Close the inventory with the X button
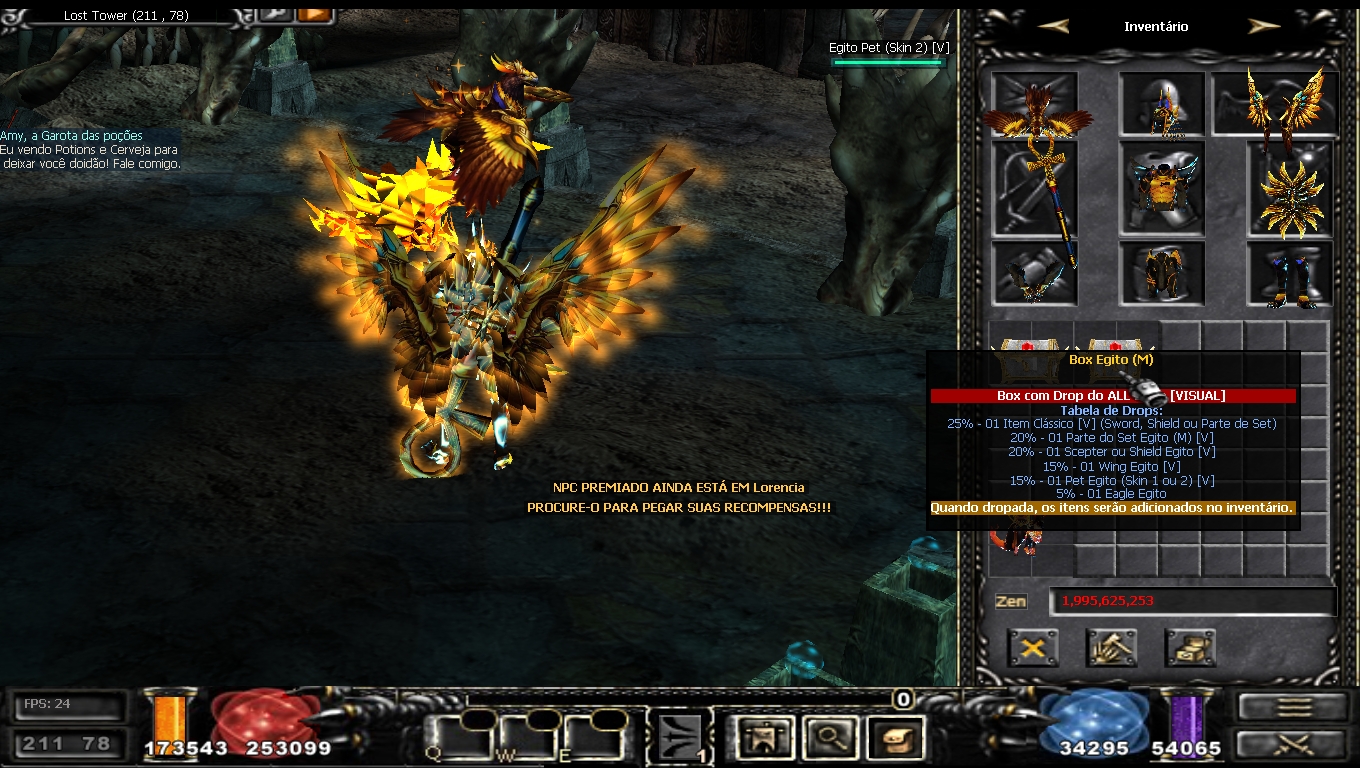The width and height of the screenshot is (1360, 768). (1033, 648)
